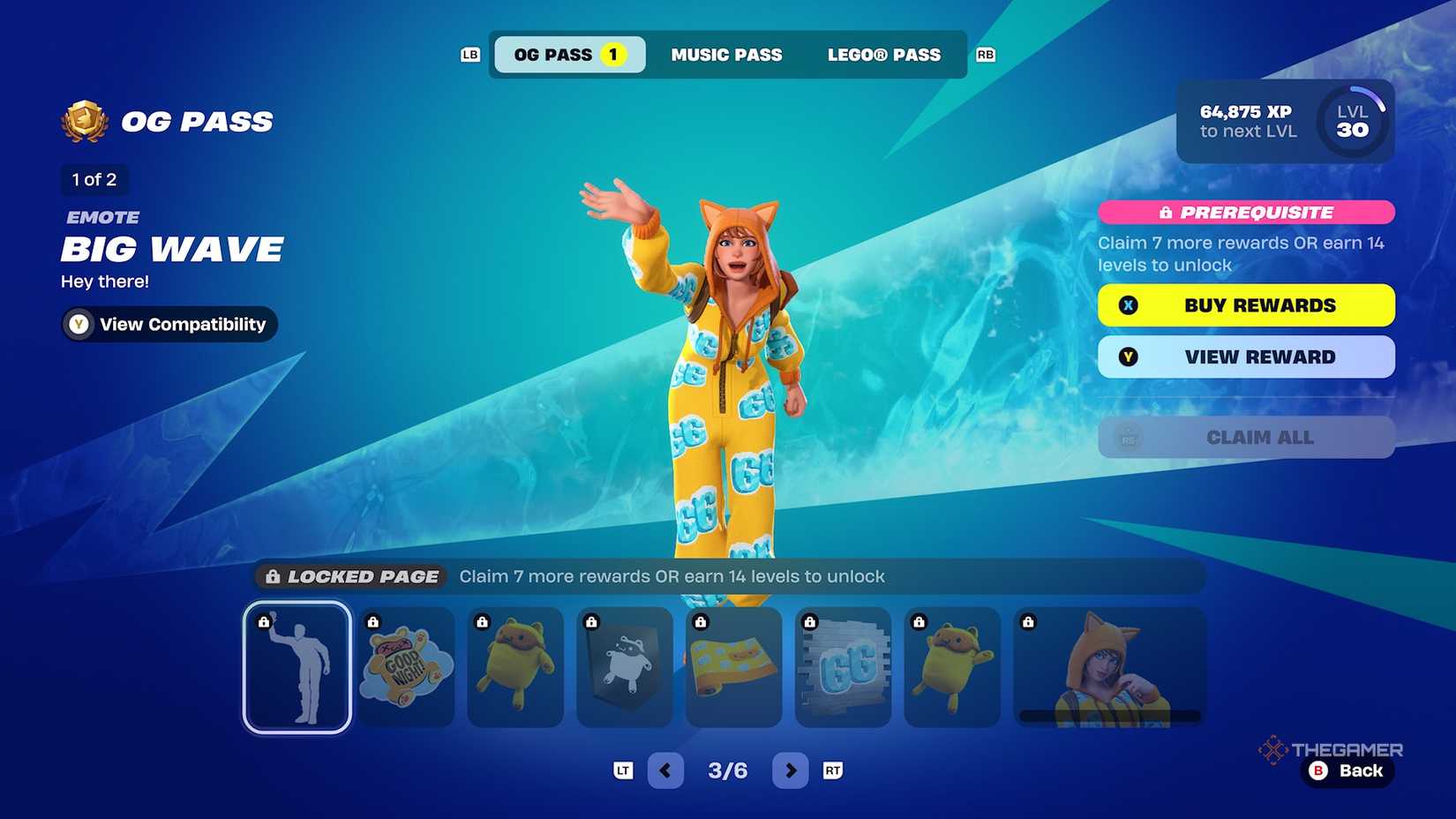
Task: Go to the previous rewards page arrow
Action: (665, 770)
